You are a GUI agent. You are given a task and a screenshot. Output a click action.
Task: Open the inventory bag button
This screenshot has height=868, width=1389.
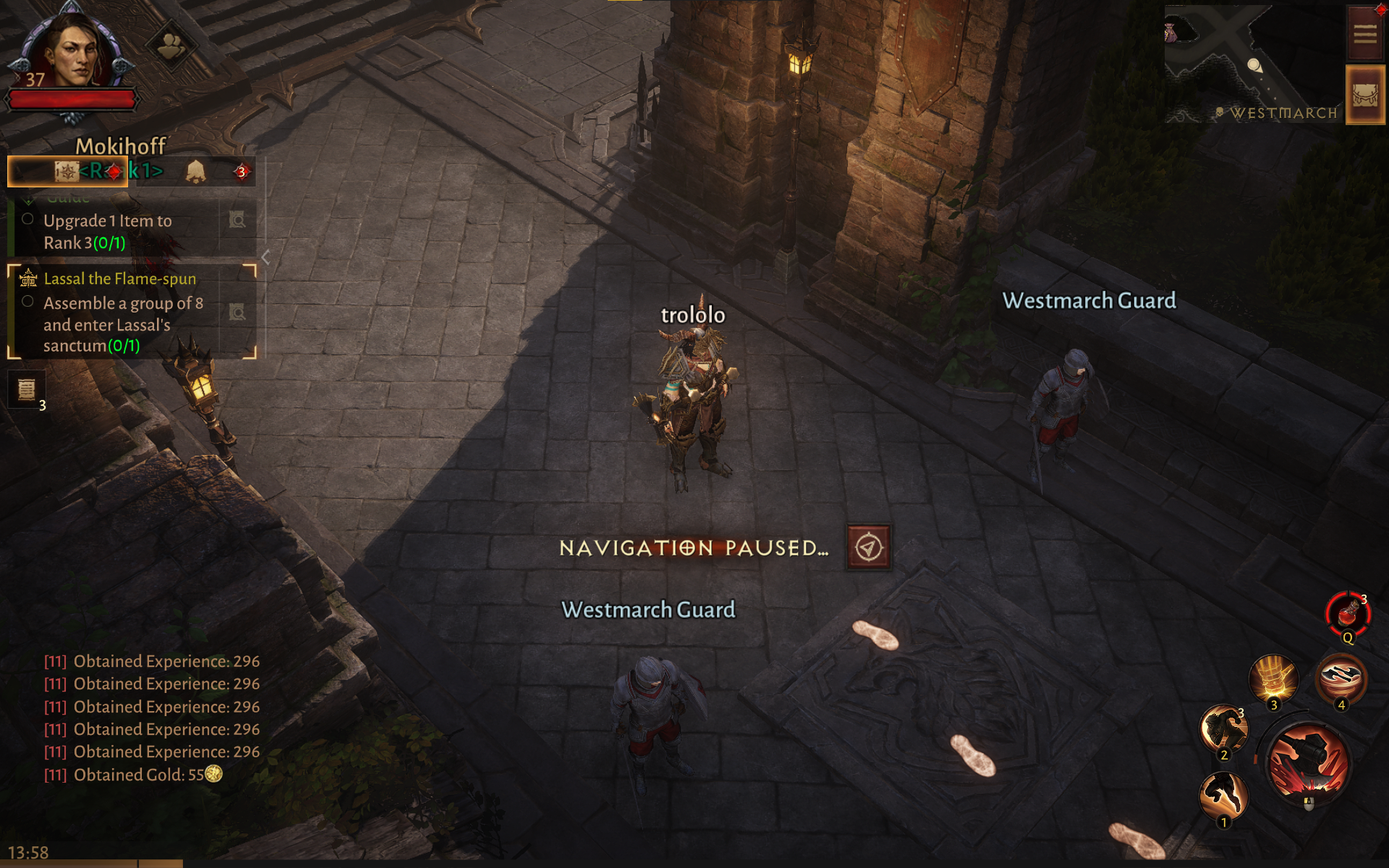[x=1364, y=95]
